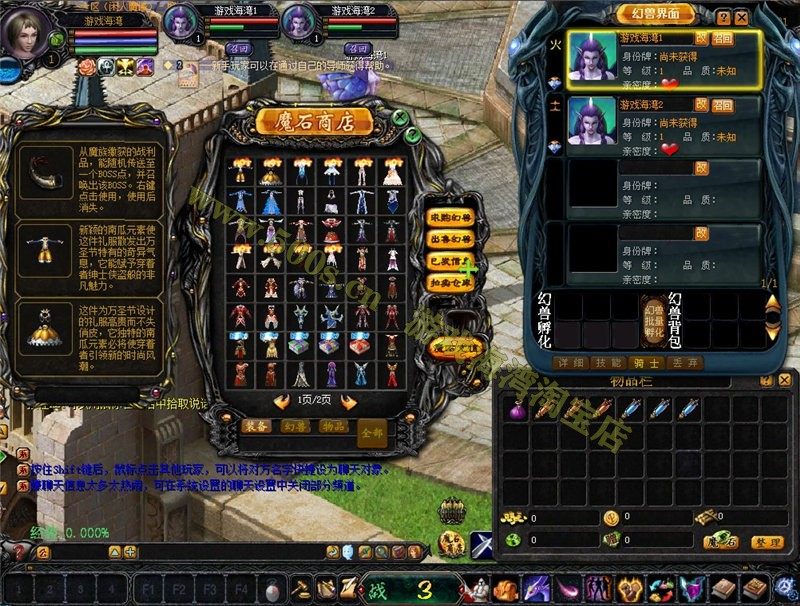
Task: Go to the next shop page arrow
Action: point(348,401)
